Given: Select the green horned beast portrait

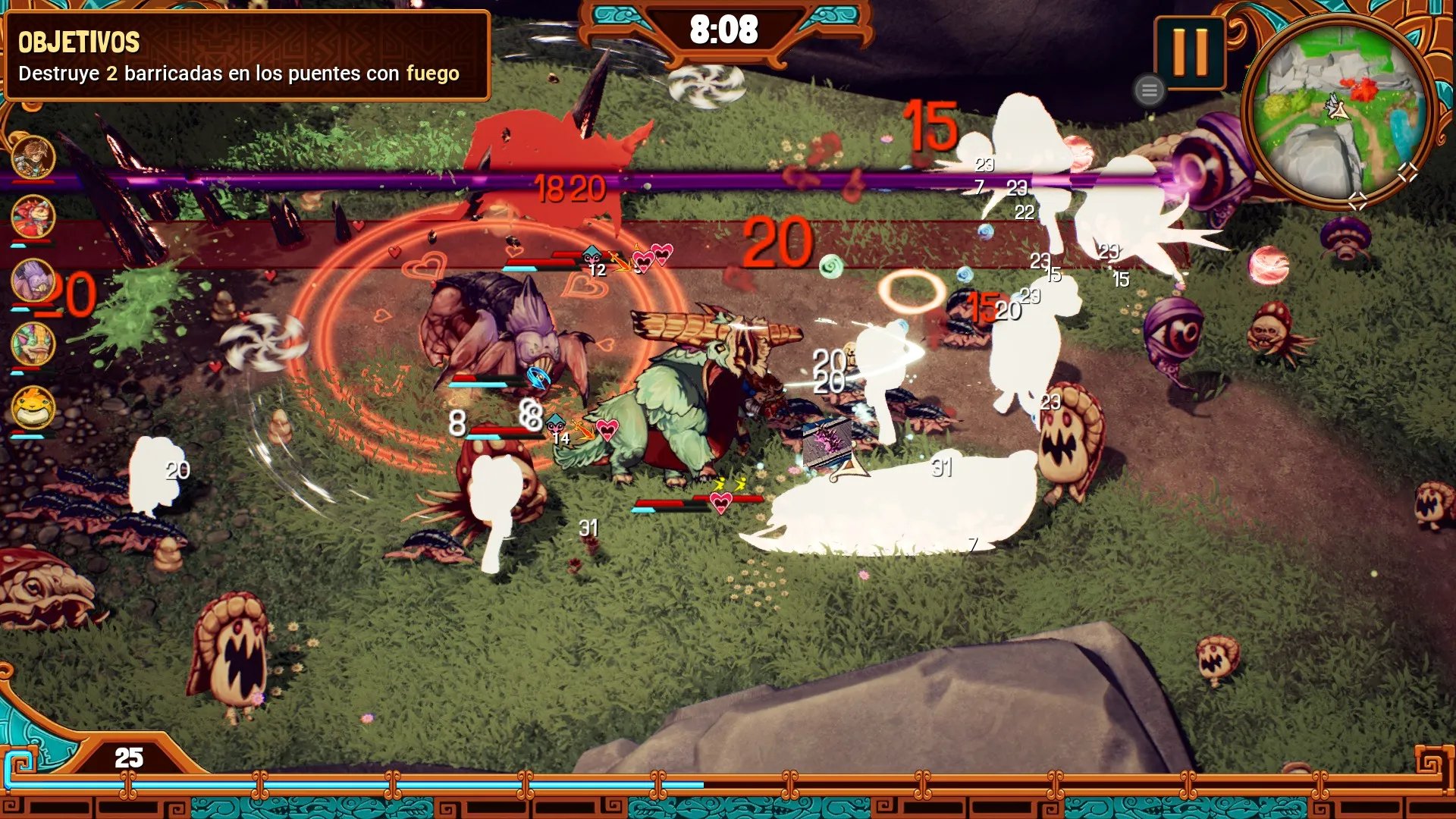Looking at the screenshot, I should coord(33,344).
